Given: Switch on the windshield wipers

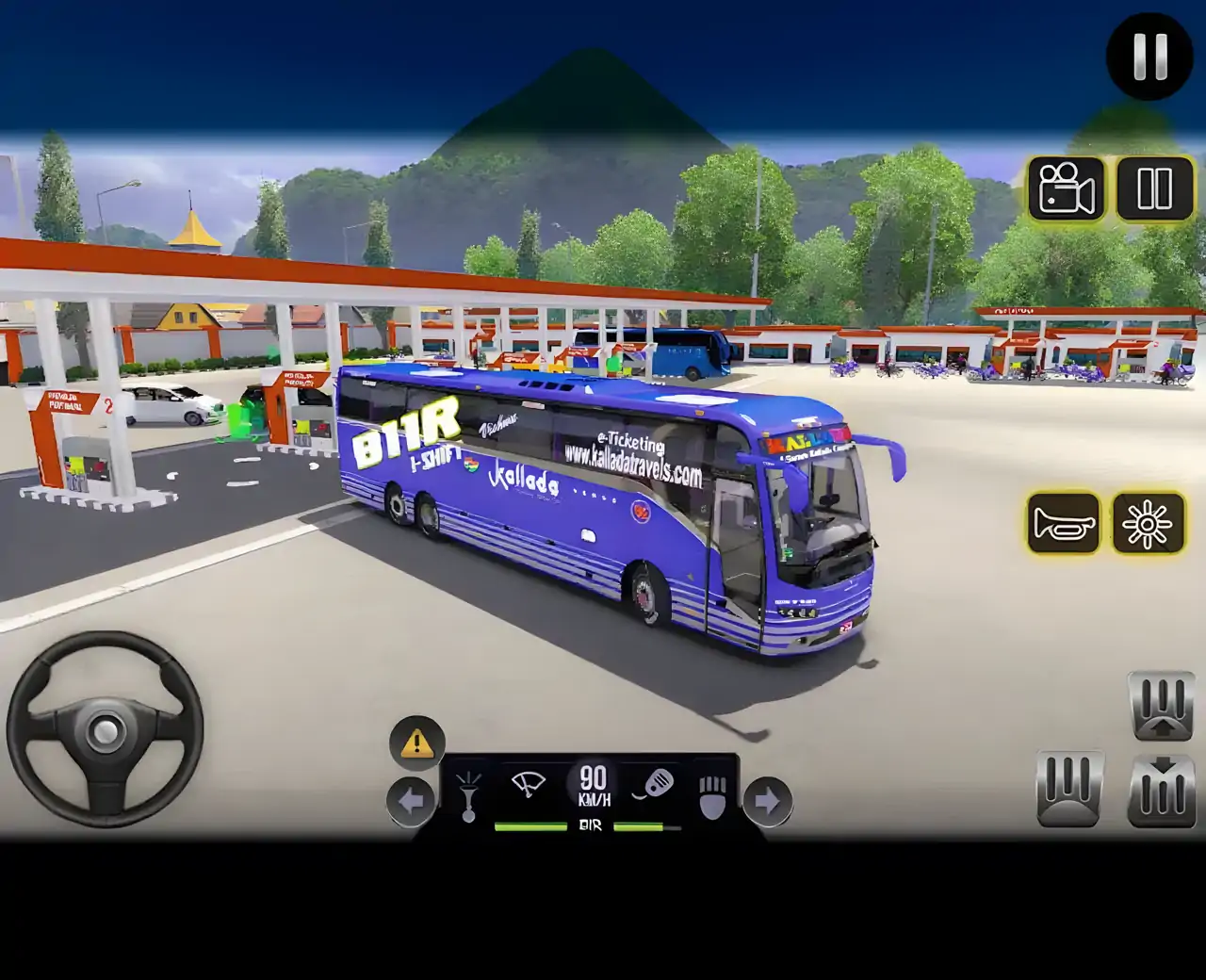Looking at the screenshot, I should pos(529,784).
